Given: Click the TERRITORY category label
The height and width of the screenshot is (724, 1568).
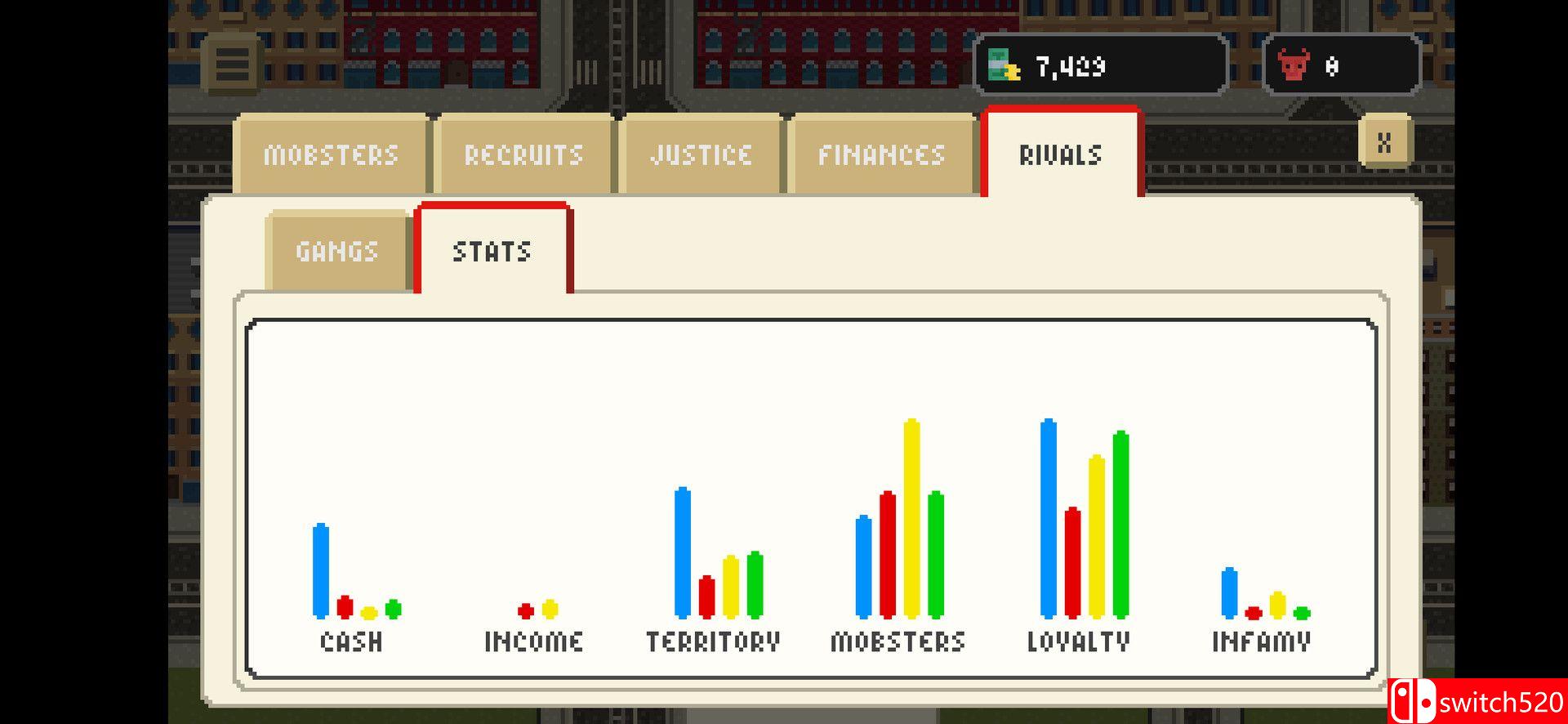Looking at the screenshot, I should pyautogui.click(x=712, y=641).
